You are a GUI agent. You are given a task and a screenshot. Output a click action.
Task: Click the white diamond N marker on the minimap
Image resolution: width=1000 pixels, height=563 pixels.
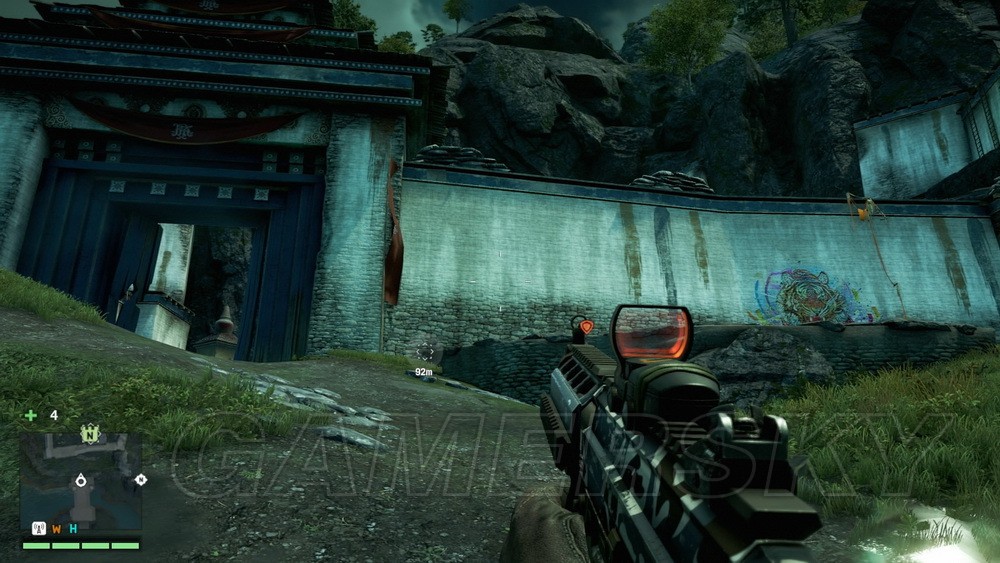pos(141,480)
